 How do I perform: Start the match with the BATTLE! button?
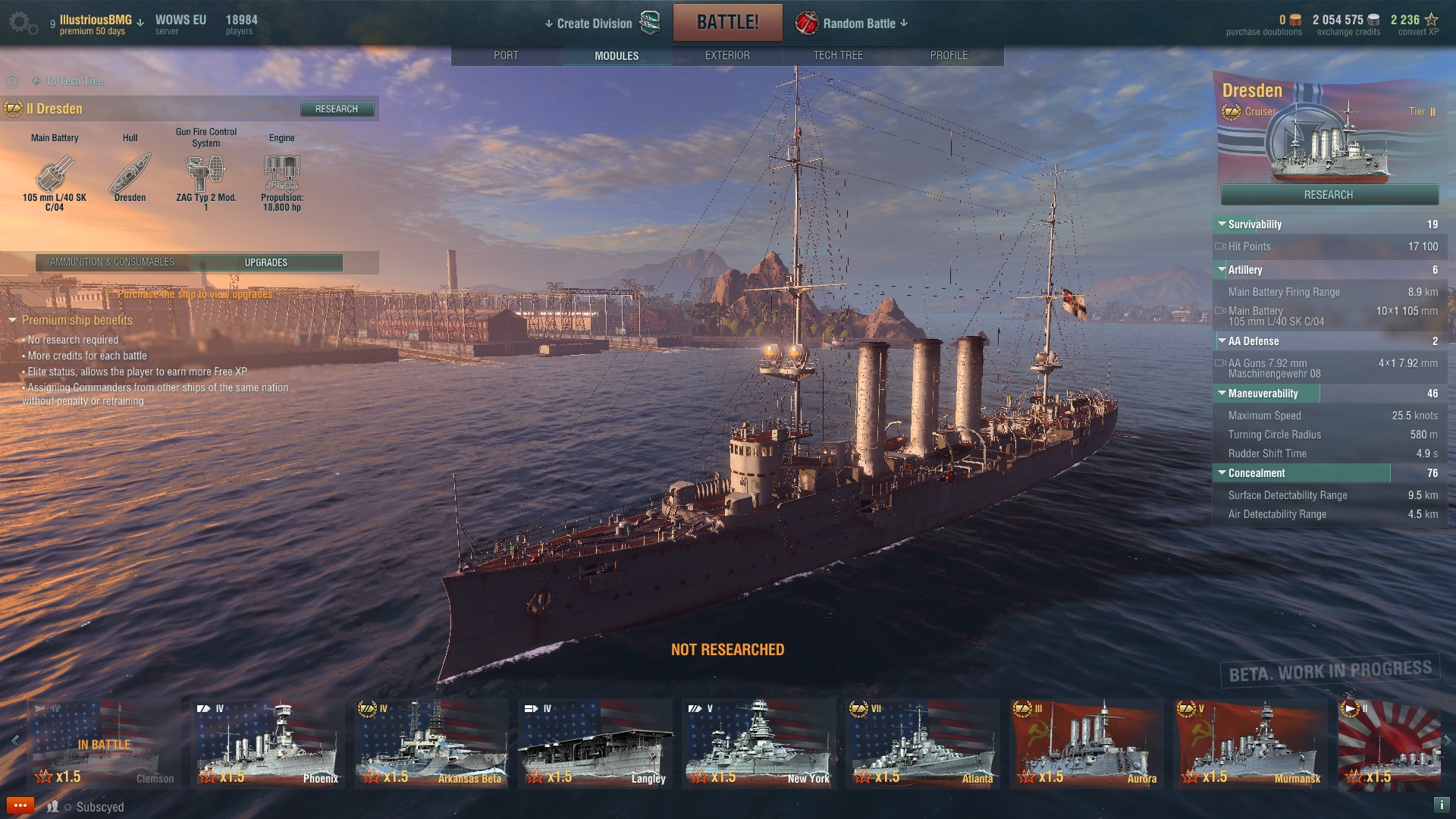click(727, 22)
